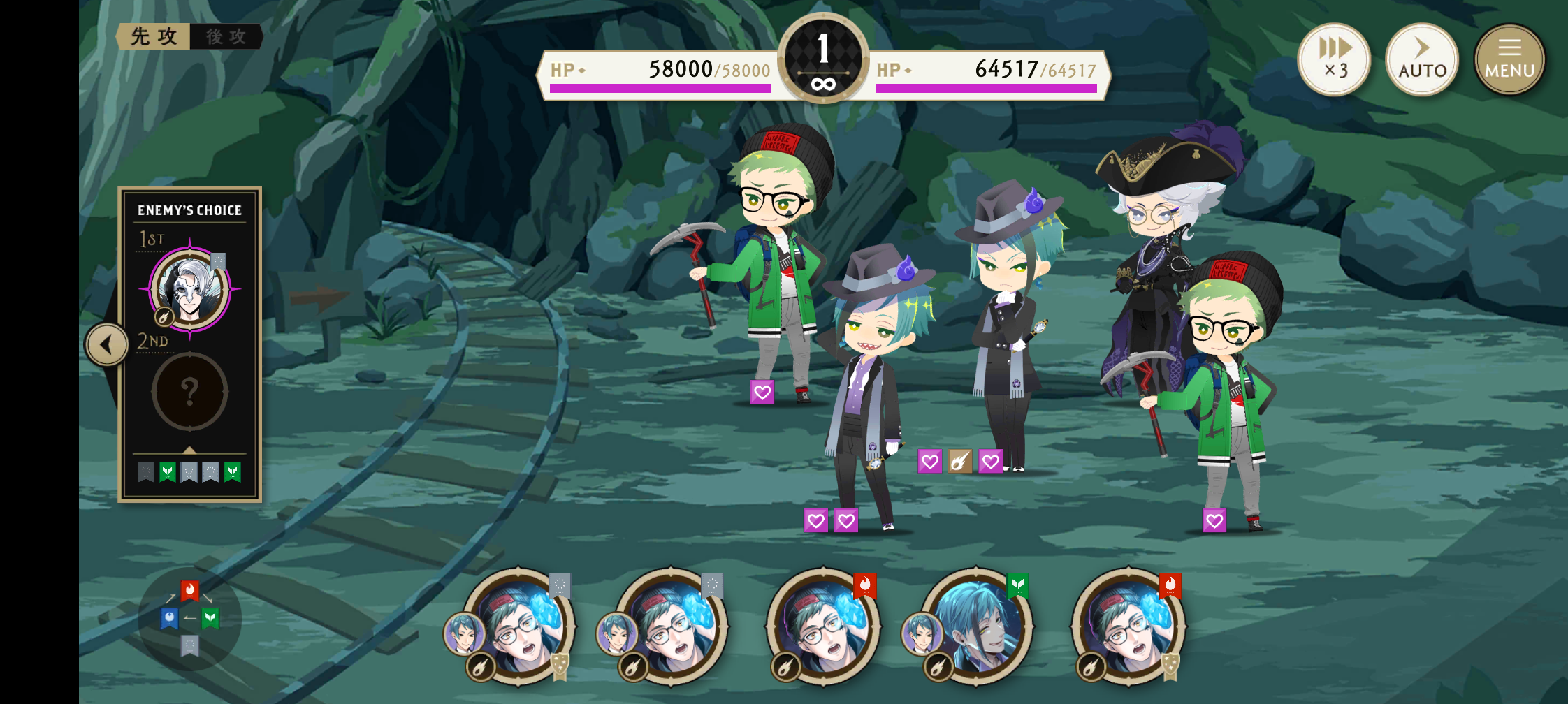Choose the fire card without shield badge

pos(825,626)
